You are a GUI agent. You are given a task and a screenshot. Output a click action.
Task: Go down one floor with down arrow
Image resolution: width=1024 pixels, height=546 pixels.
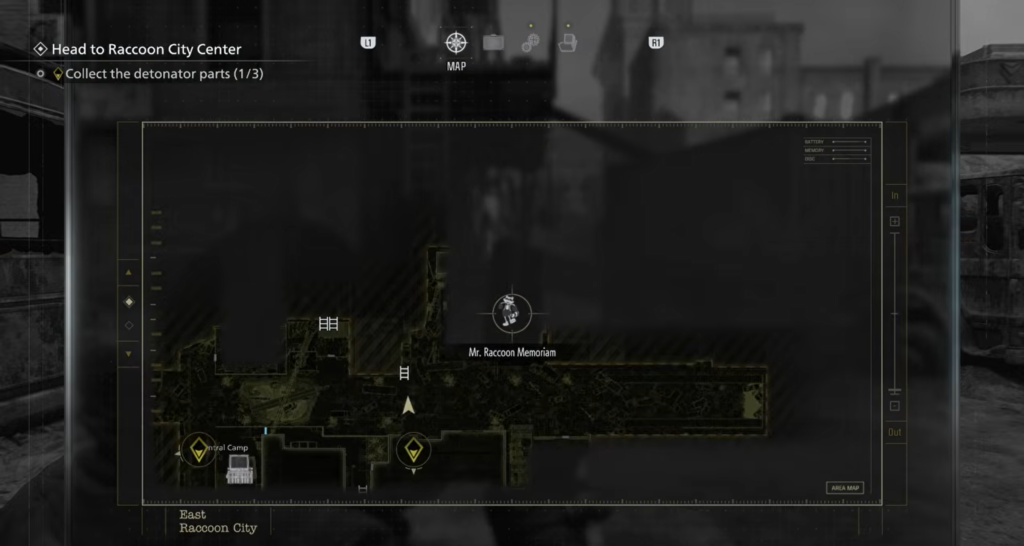(x=128, y=354)
